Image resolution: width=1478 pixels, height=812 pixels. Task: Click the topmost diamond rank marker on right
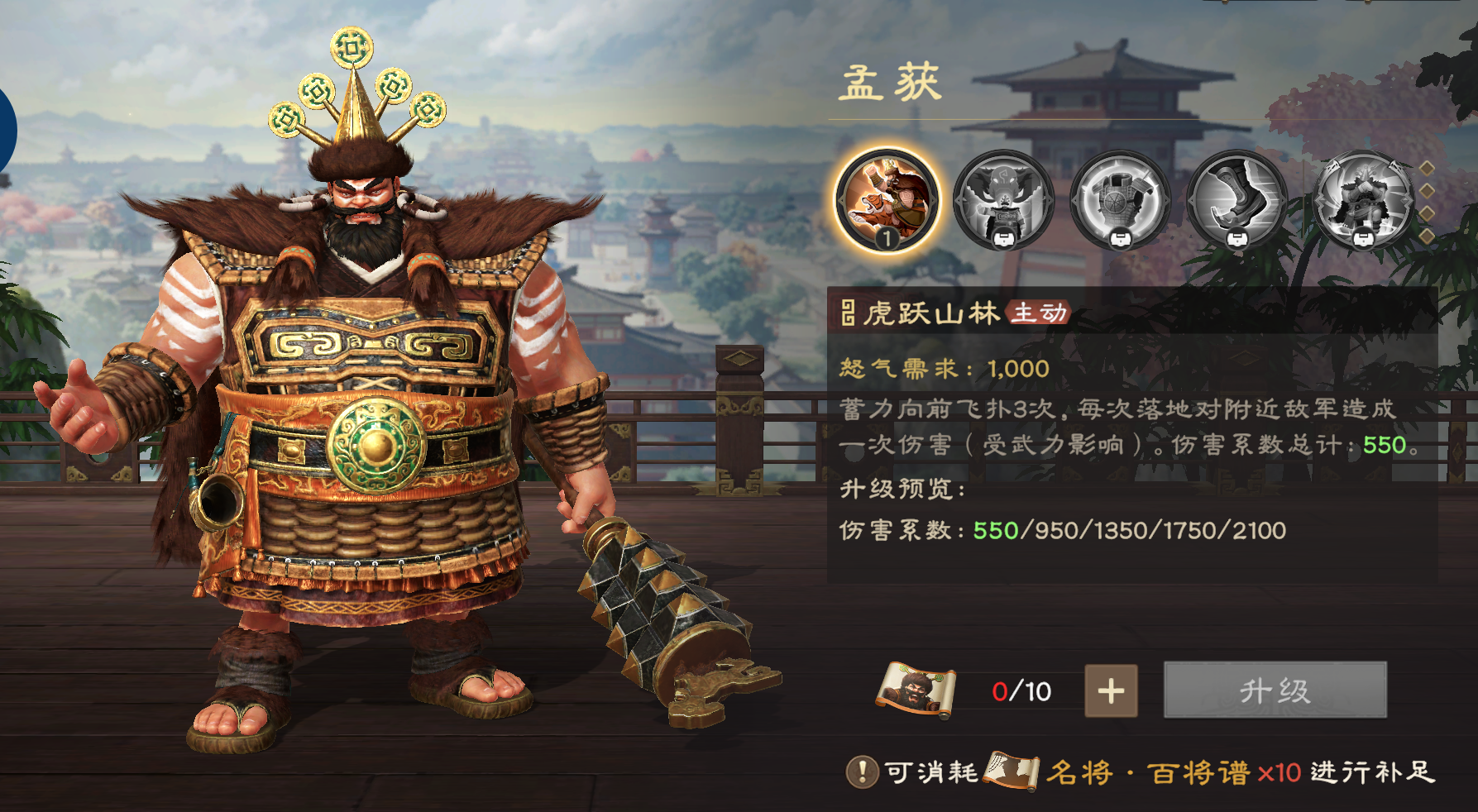[1427, 169]
